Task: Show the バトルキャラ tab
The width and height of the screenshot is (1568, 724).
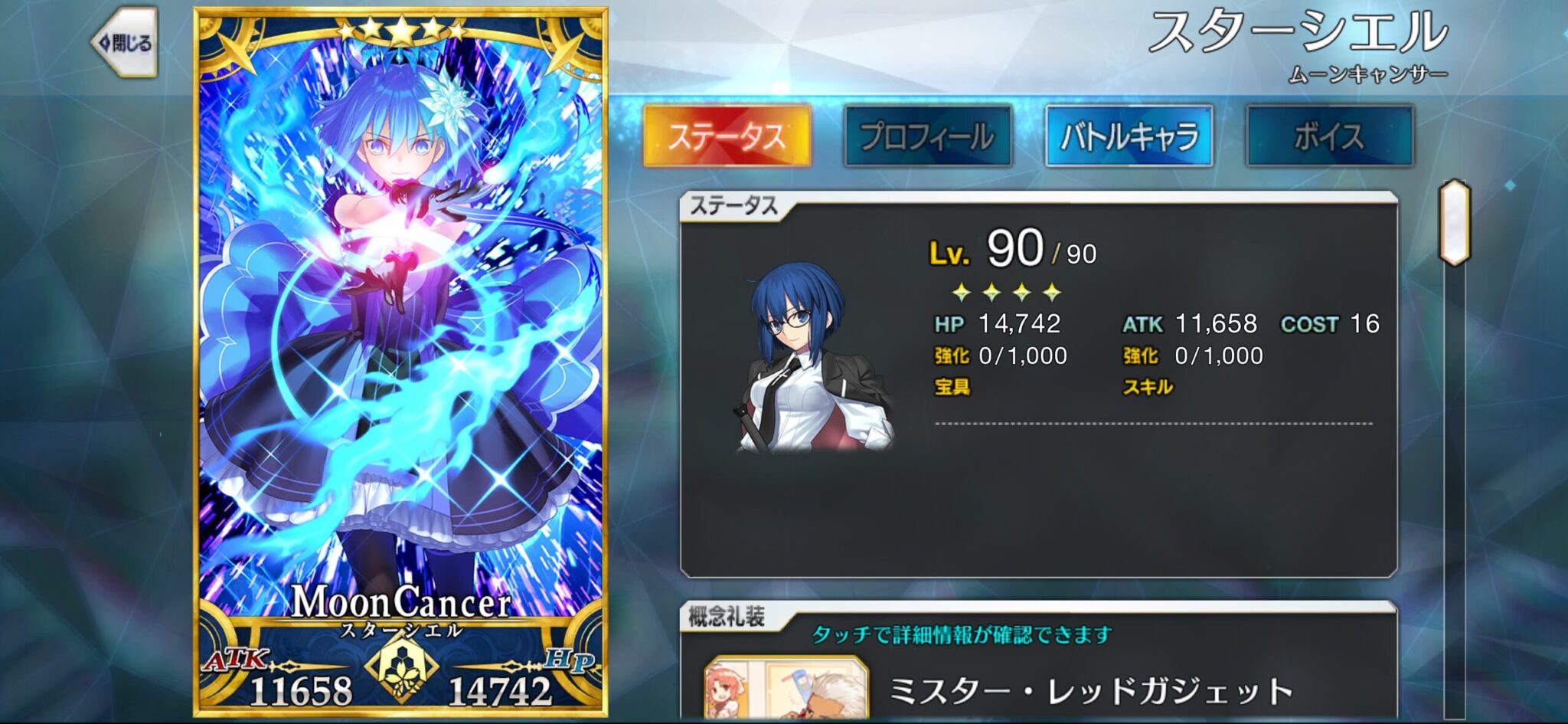Action: click(x=1129, y=137)
